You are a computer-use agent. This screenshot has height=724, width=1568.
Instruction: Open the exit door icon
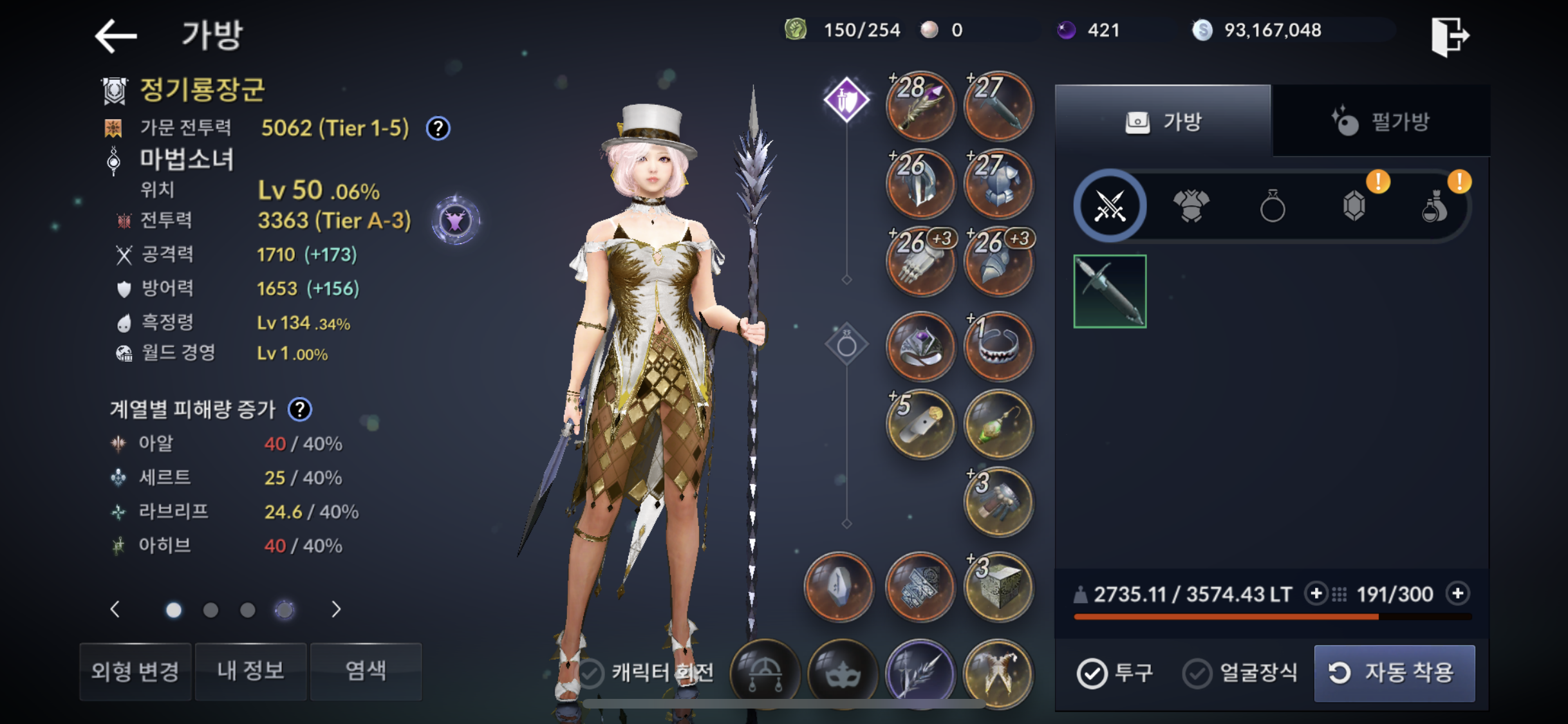[1450, 36]
